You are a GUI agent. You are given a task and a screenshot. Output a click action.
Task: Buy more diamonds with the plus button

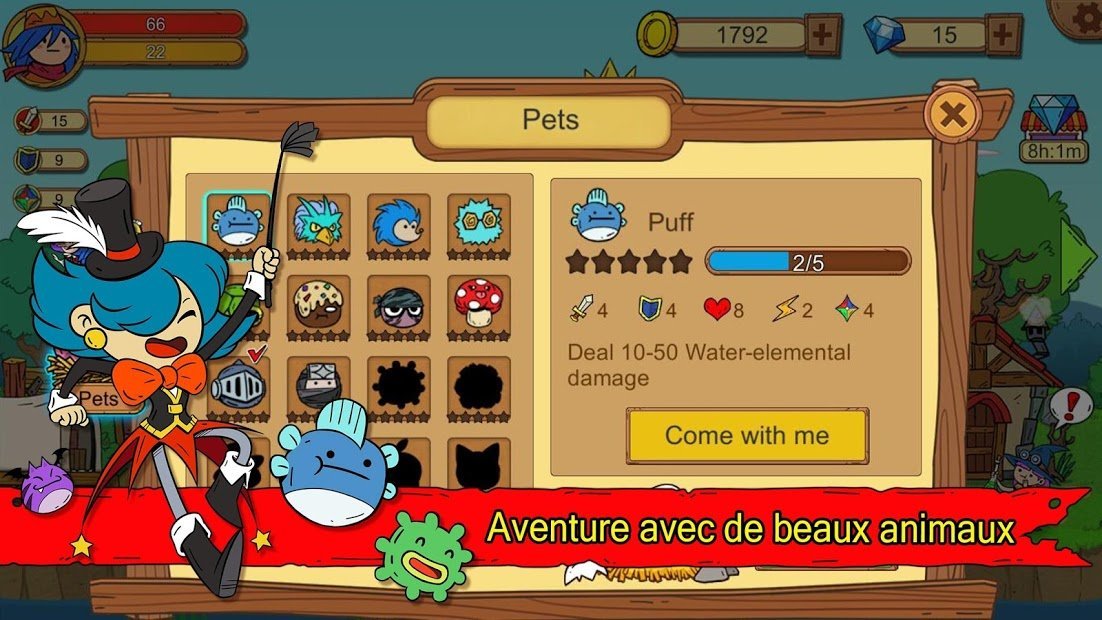pos(1002,36)
